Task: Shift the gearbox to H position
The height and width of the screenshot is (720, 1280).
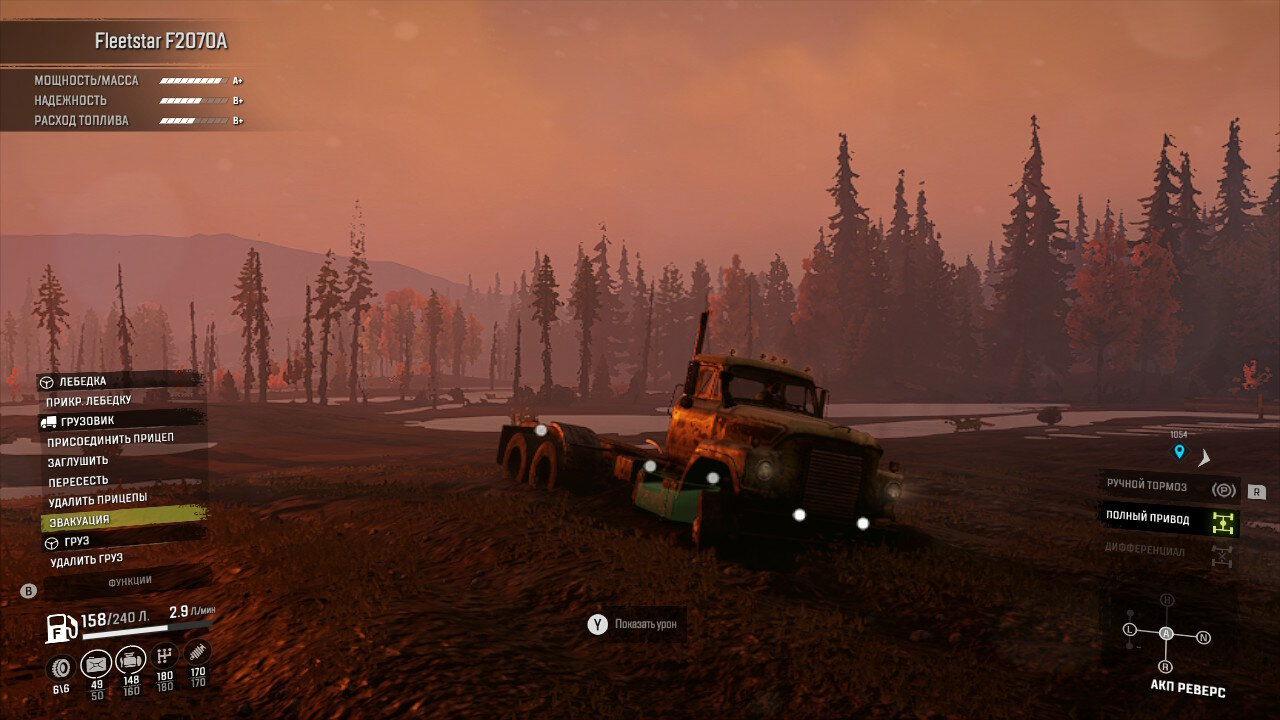Action: (1166, 600)
